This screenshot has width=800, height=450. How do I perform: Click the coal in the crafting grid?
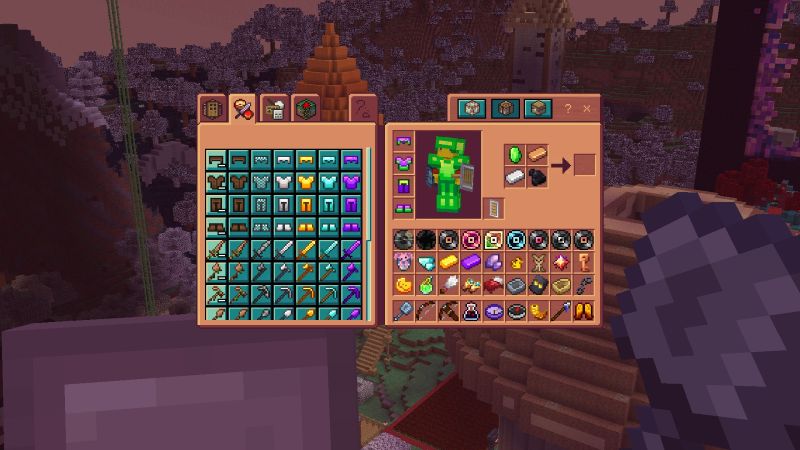[538, 177]
